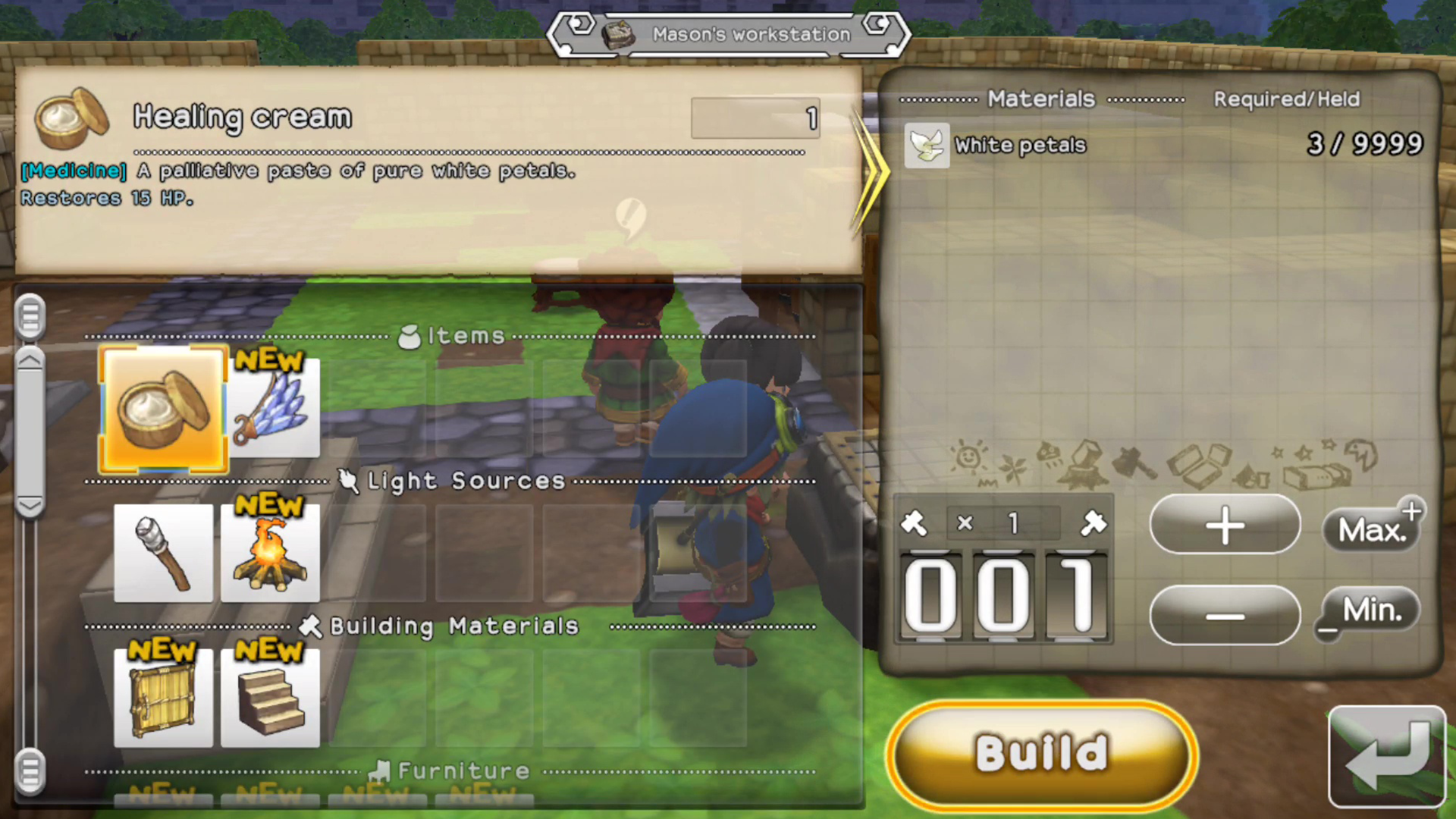Toggle the left hammer multiplier switch
Screen dimensions: 1456x819
click(914, 523)
